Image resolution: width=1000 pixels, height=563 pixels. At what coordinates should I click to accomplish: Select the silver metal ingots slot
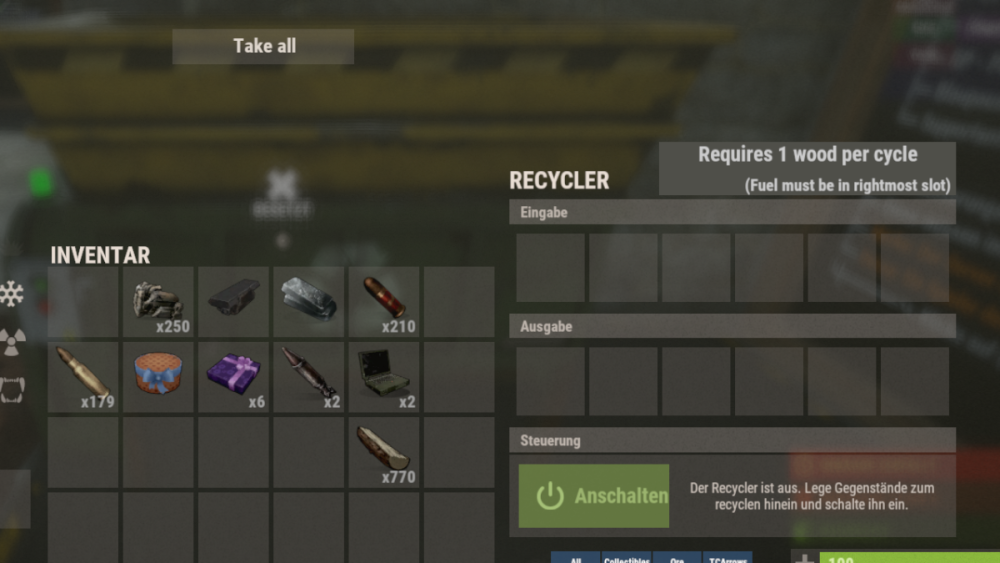click(x=309, y=301)
